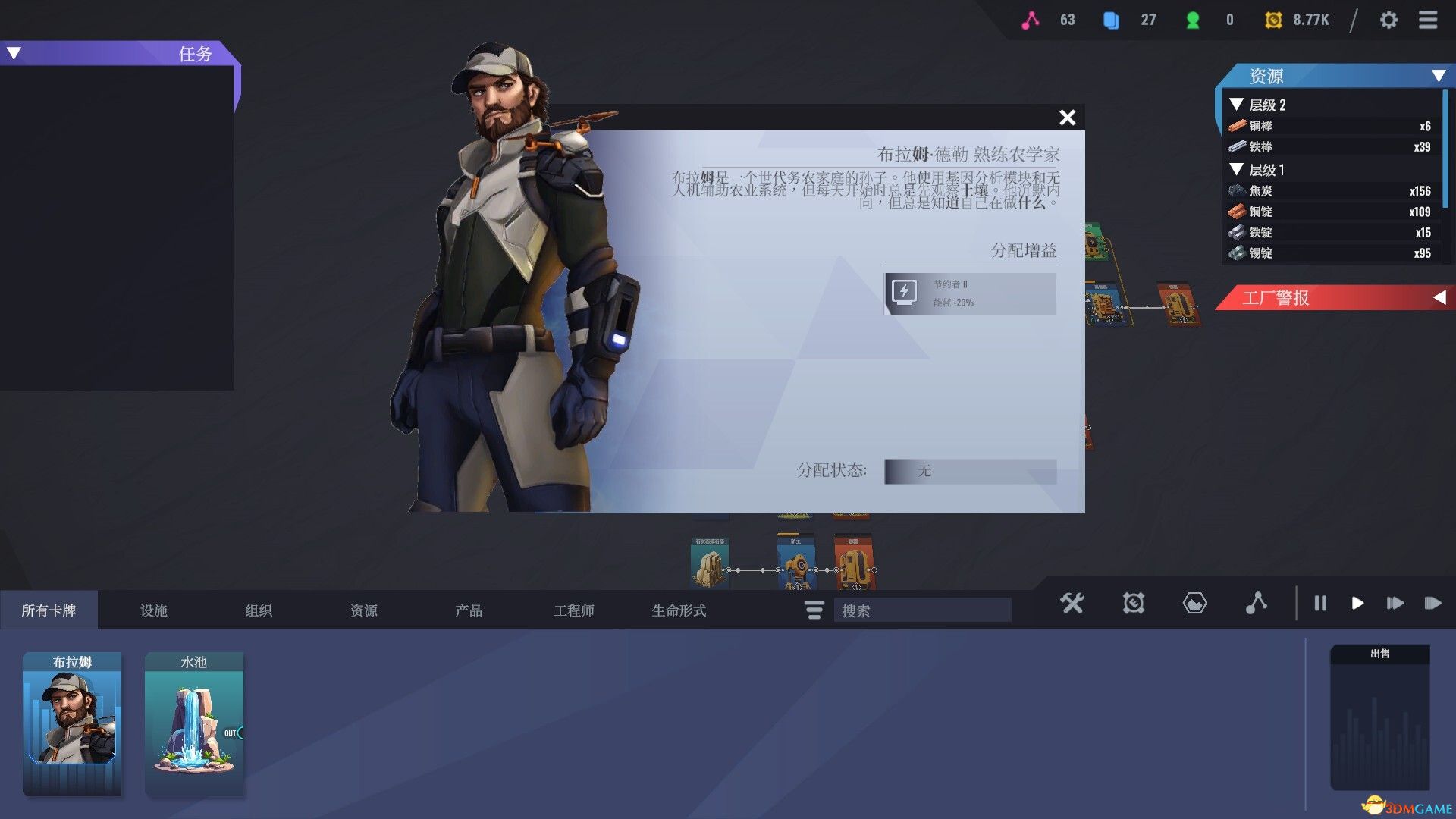Toggle the card list filter icon near search
This screenshot has width=1456, height=819.
click(x=813, y=610)
